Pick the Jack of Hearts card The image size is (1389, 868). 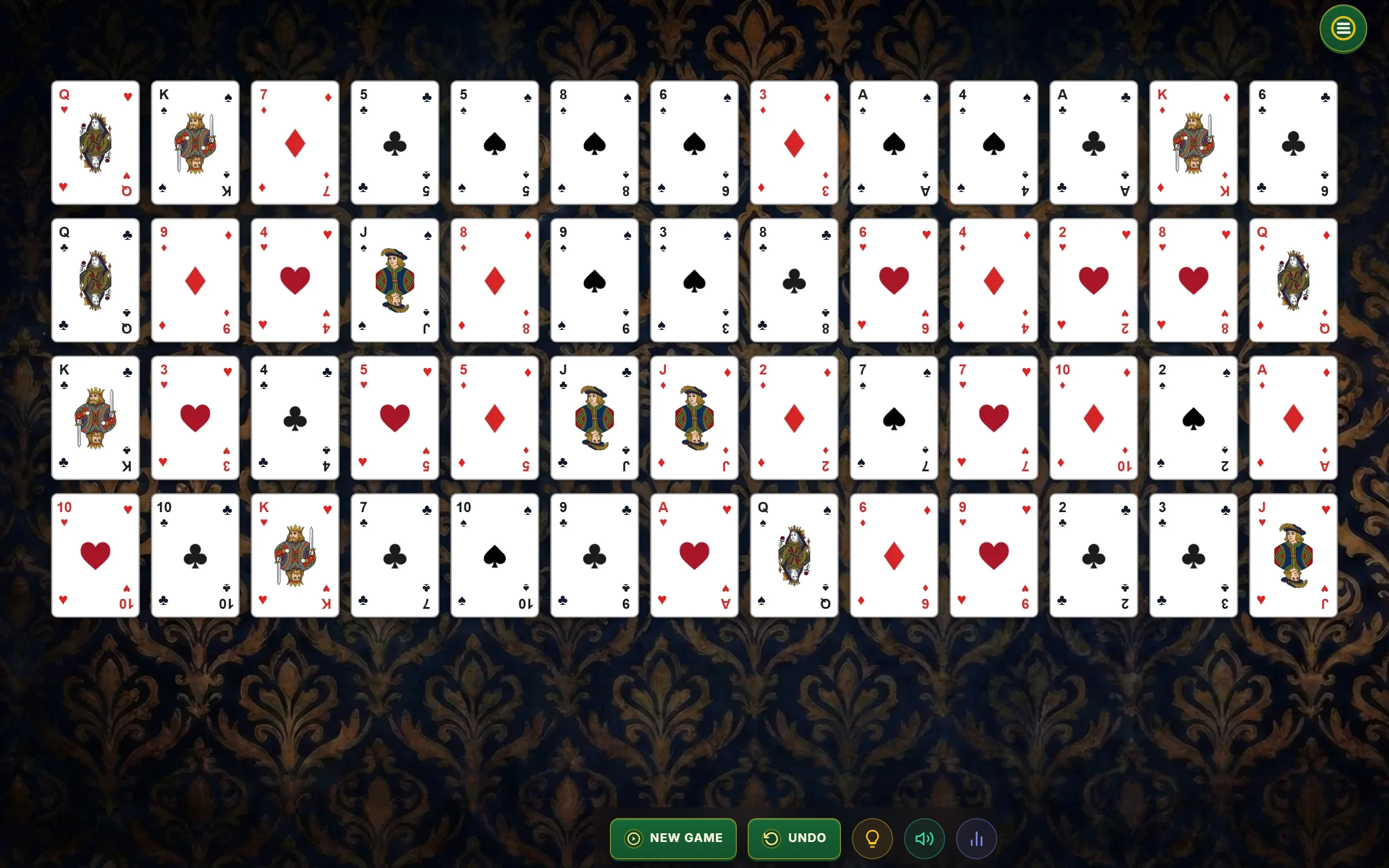[1293, 555]
